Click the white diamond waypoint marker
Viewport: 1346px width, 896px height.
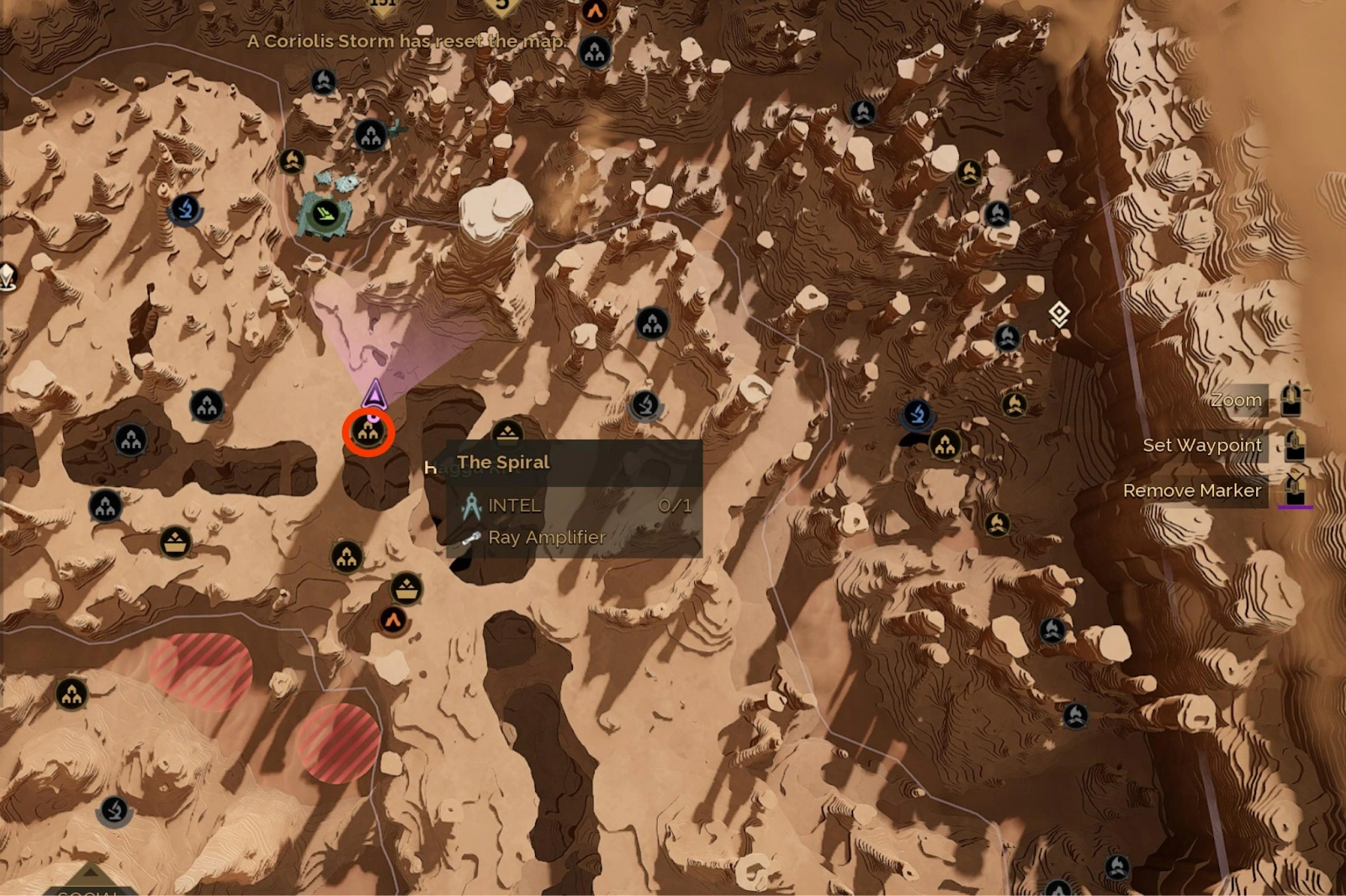tap(1059, 315)
